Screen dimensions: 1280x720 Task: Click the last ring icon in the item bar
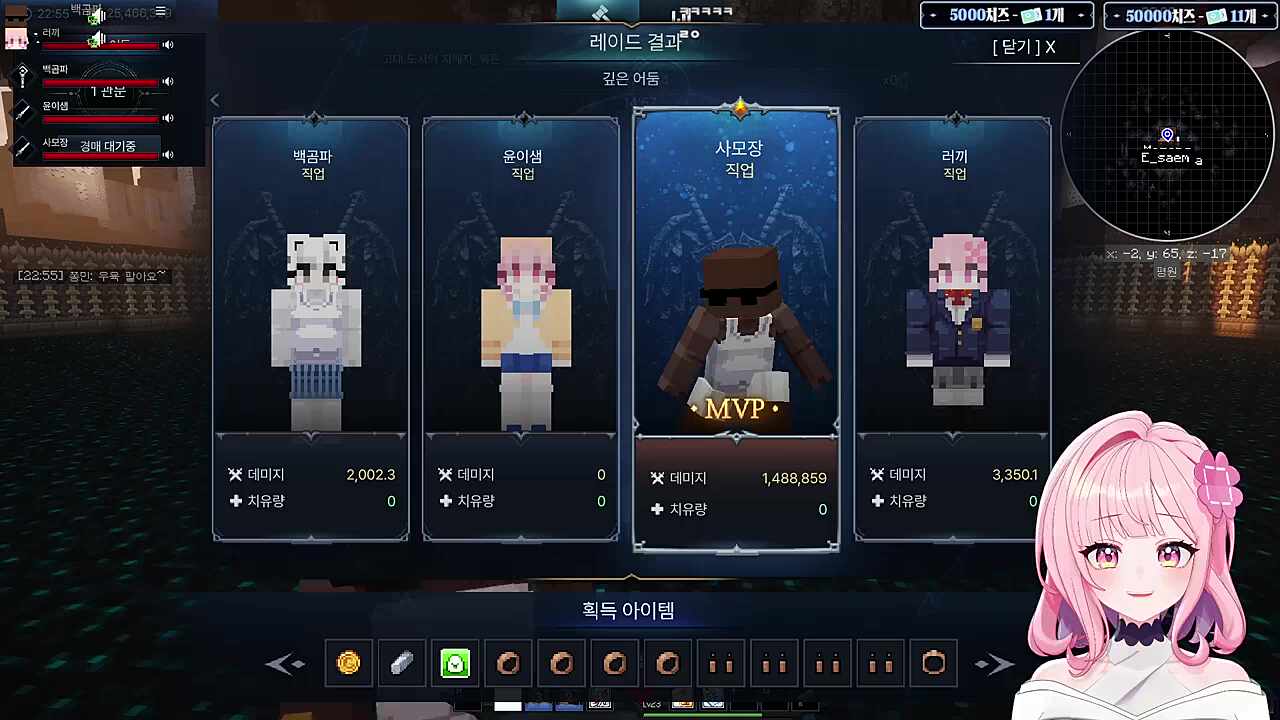(933, 663)
